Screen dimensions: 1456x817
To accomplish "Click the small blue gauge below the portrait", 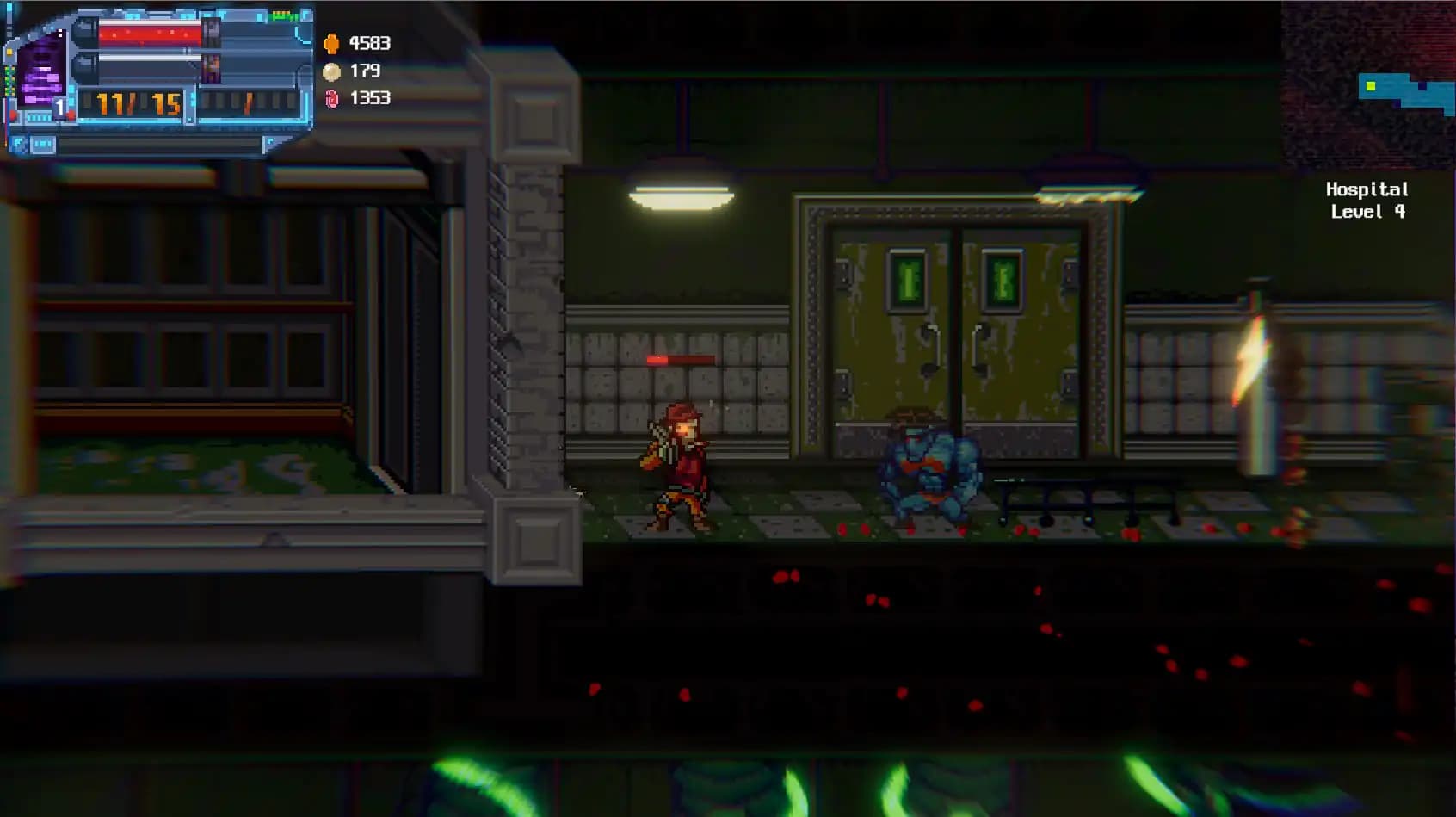I will pyautogui.click(x=38, y=117).
